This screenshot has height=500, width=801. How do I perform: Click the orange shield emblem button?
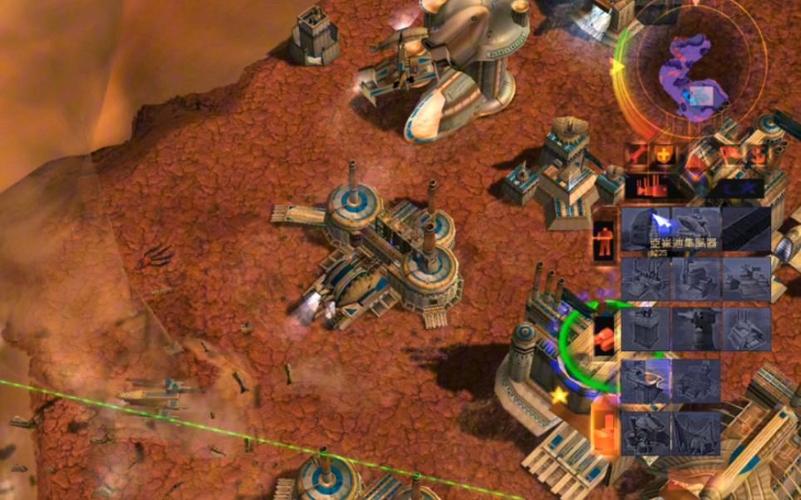(662, 155)
